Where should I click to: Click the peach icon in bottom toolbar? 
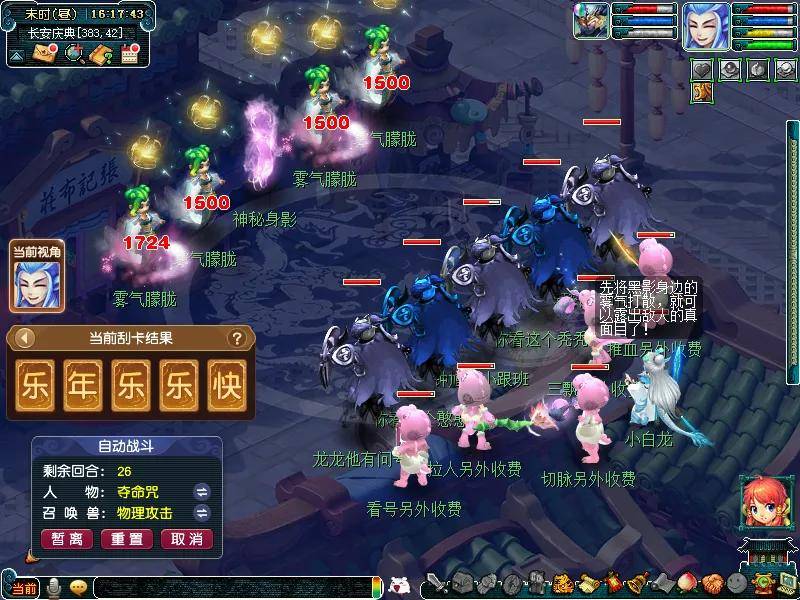click(x=685, y=584)
